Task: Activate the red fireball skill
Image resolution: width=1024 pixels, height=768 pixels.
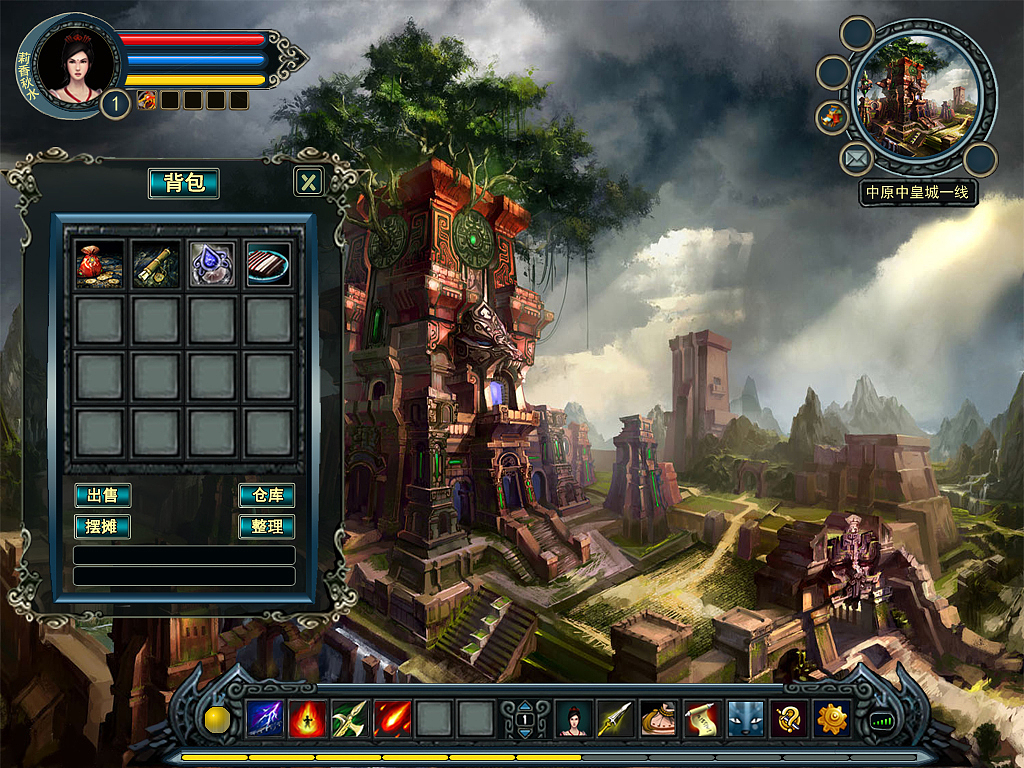Action: 392,719
